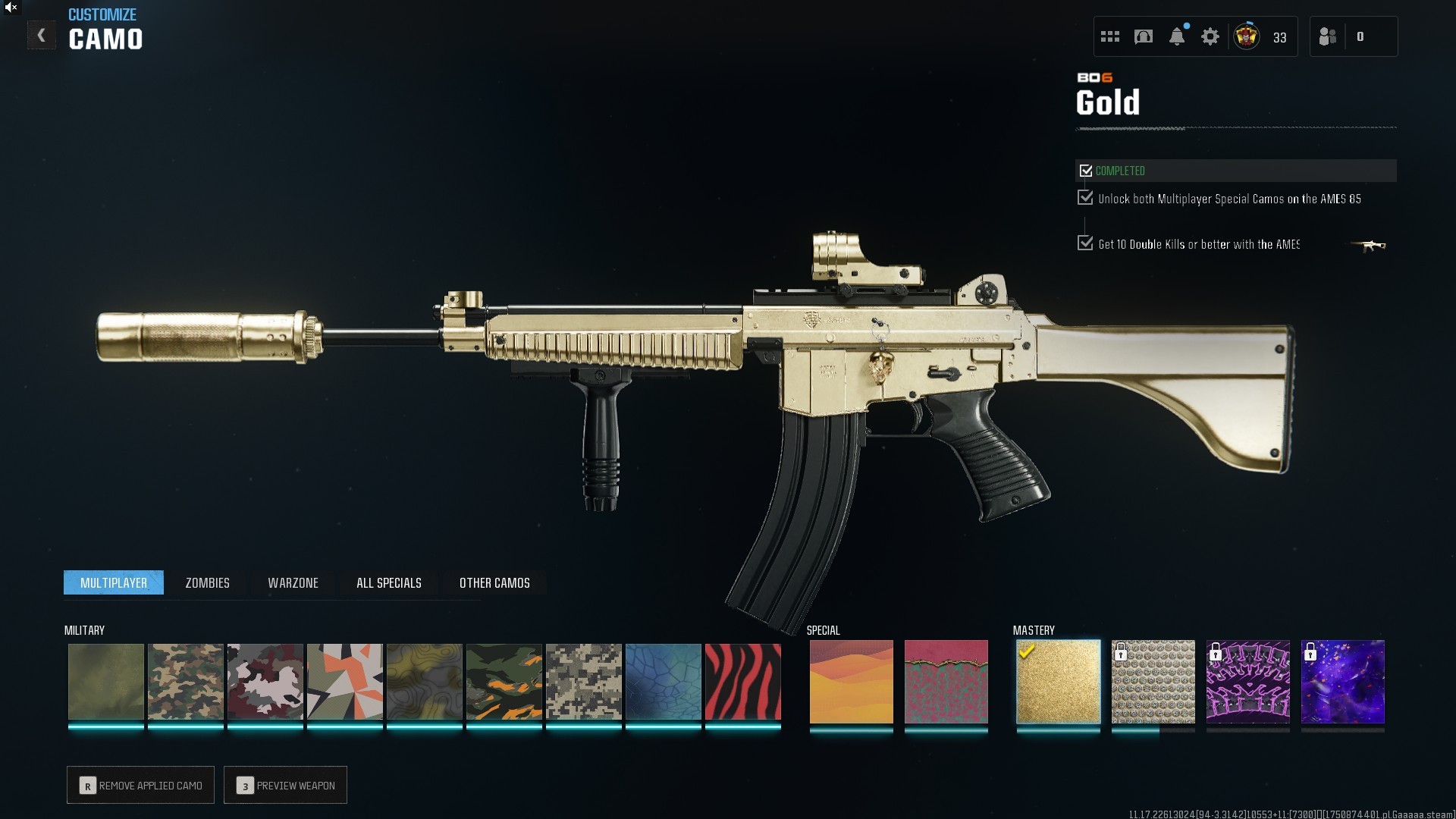This screenshot has height=819, width=1456.
Task: Show the All Specials tab
Action: [x=388, y=582]
